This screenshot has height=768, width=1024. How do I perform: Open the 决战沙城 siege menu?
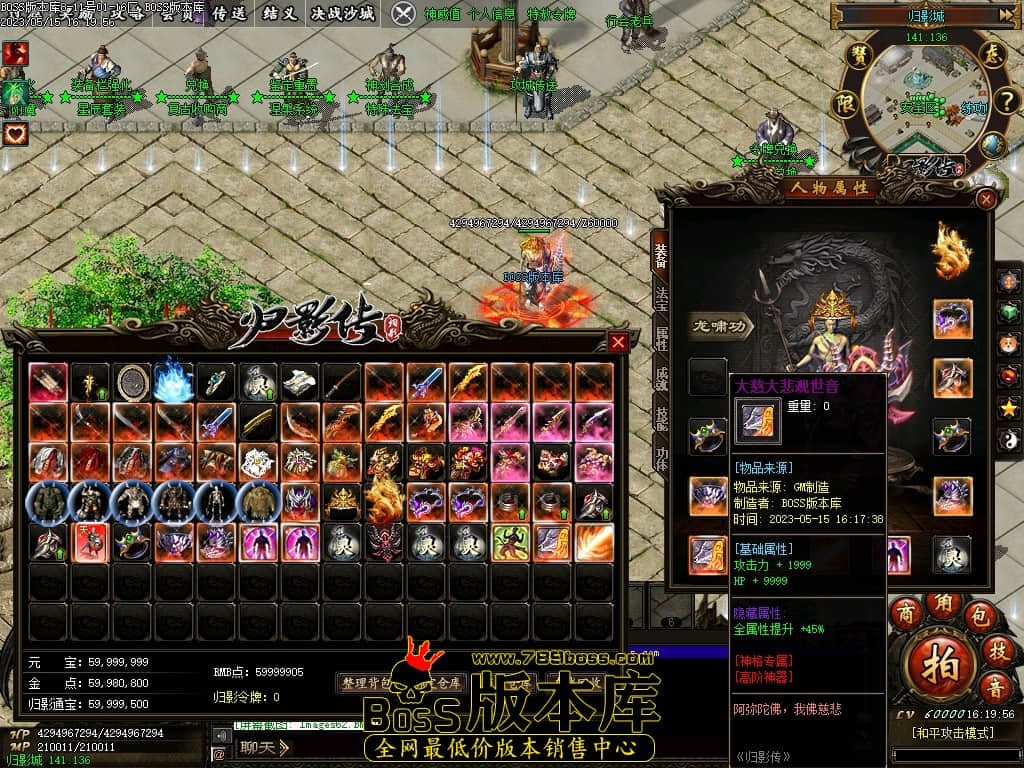point(342,13)
